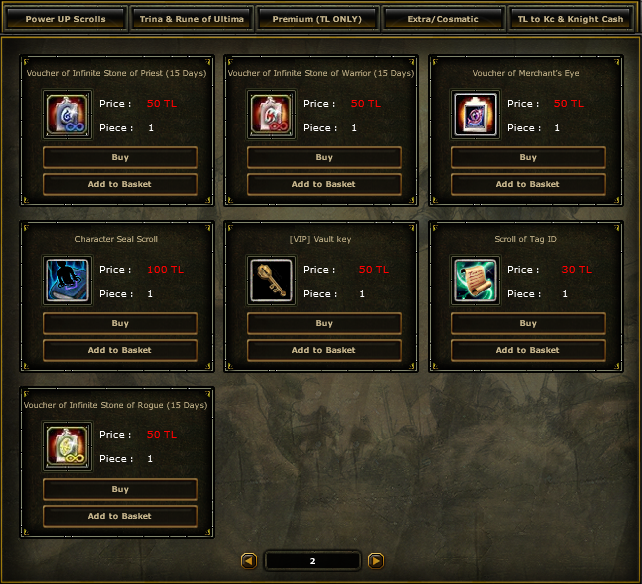Screen dimensions: 642x584
Task: Go to the previous shop page
Action: pos(249,561)
